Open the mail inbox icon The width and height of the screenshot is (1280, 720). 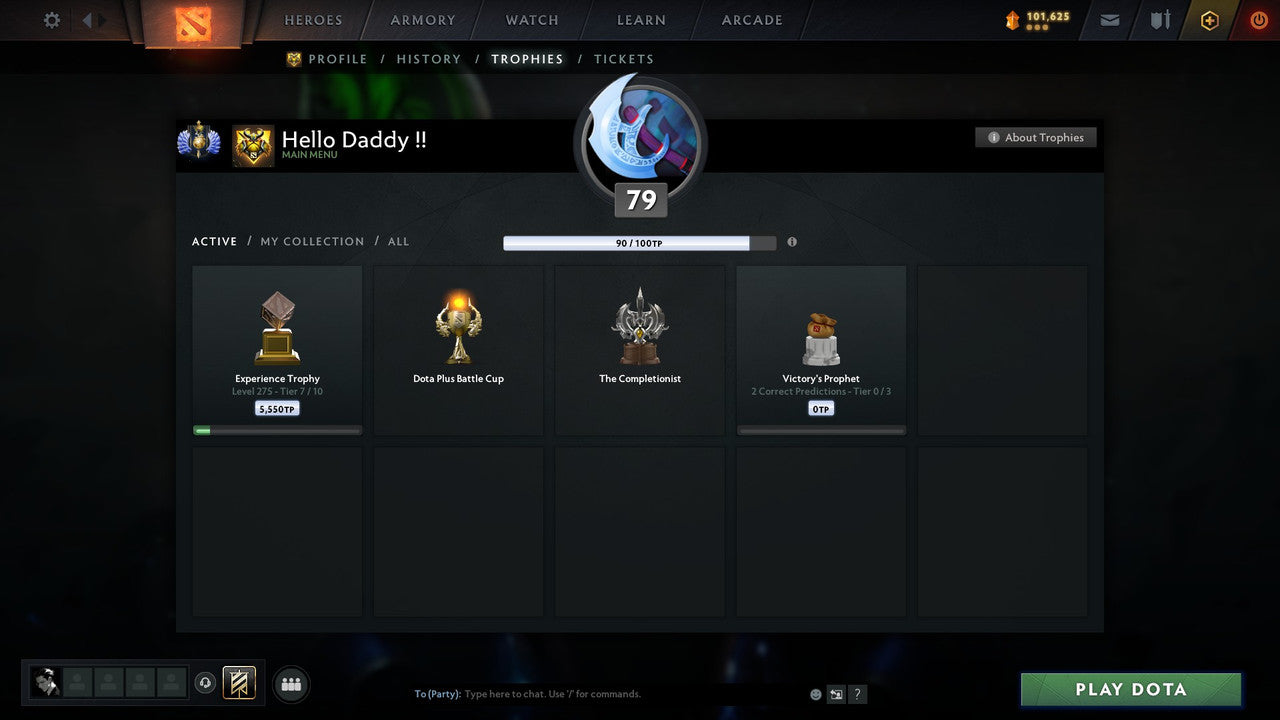[x=1109, y=19]
